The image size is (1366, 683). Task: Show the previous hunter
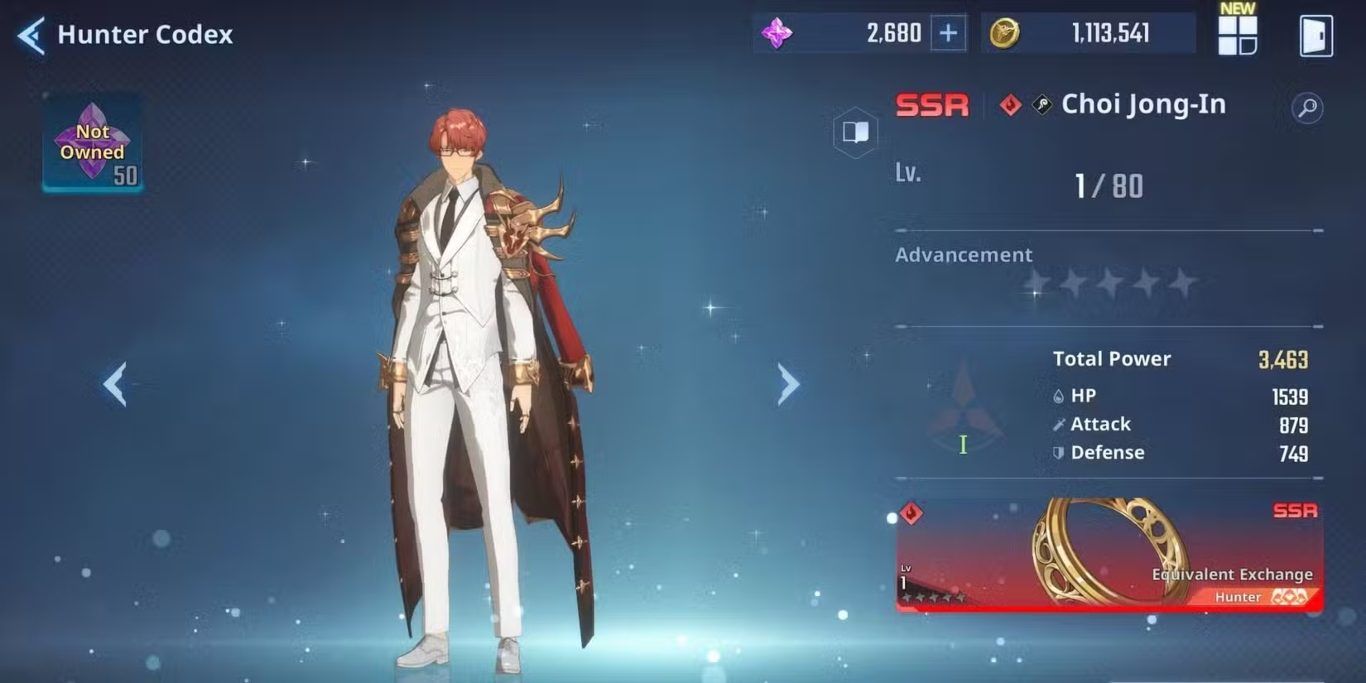(115, 384)
